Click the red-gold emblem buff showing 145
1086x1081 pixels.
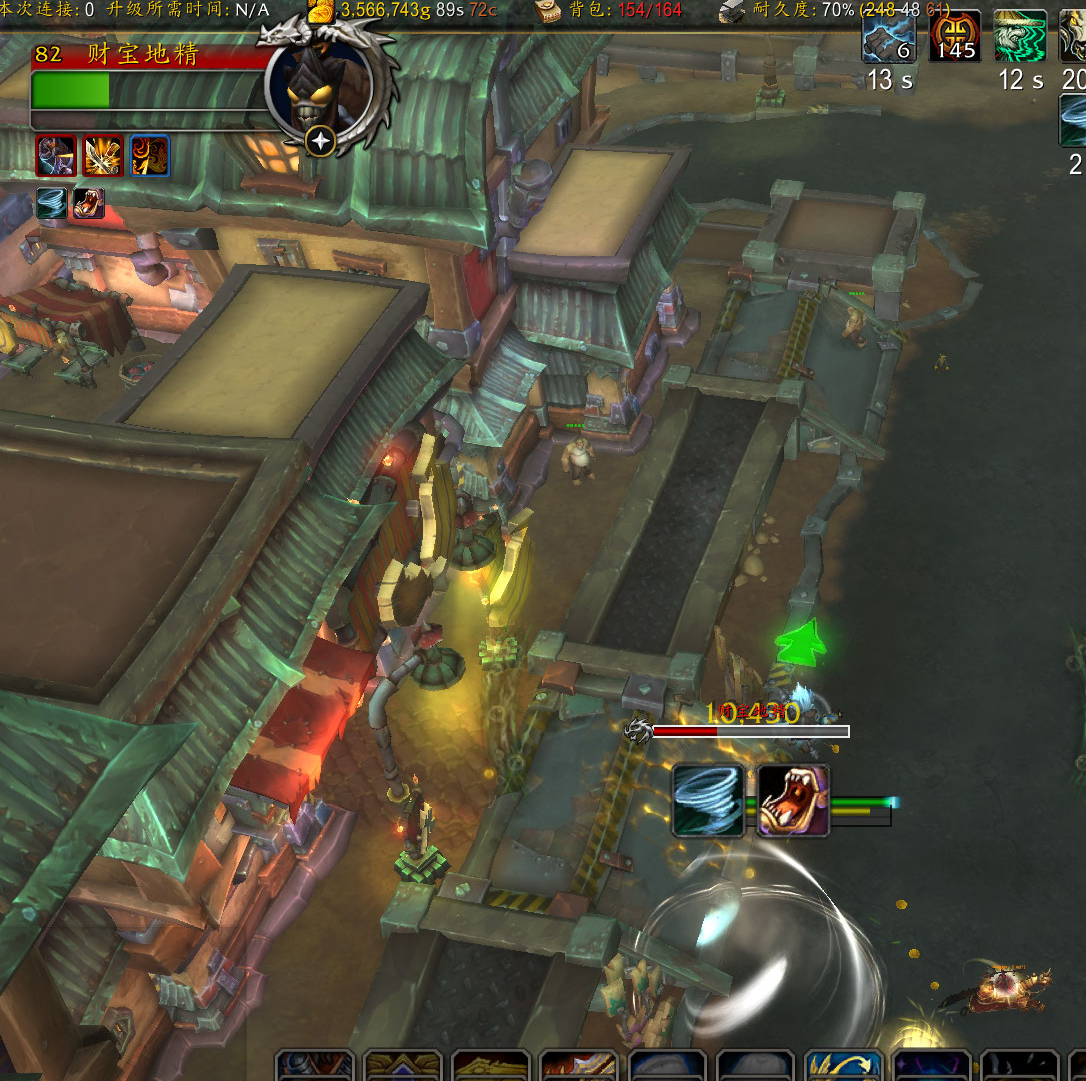954,37
